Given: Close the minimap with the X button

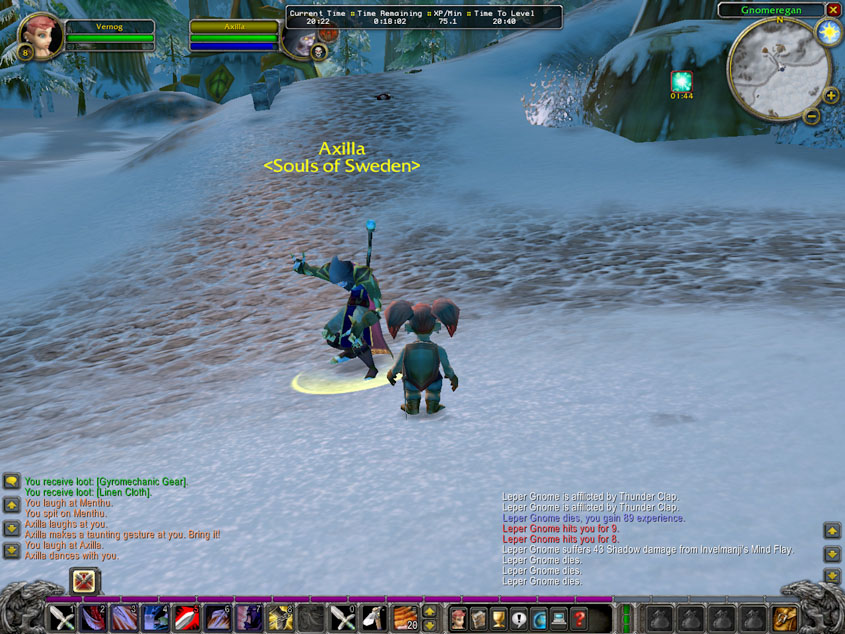Looking at the screenshot, I should tap(833, 10).
